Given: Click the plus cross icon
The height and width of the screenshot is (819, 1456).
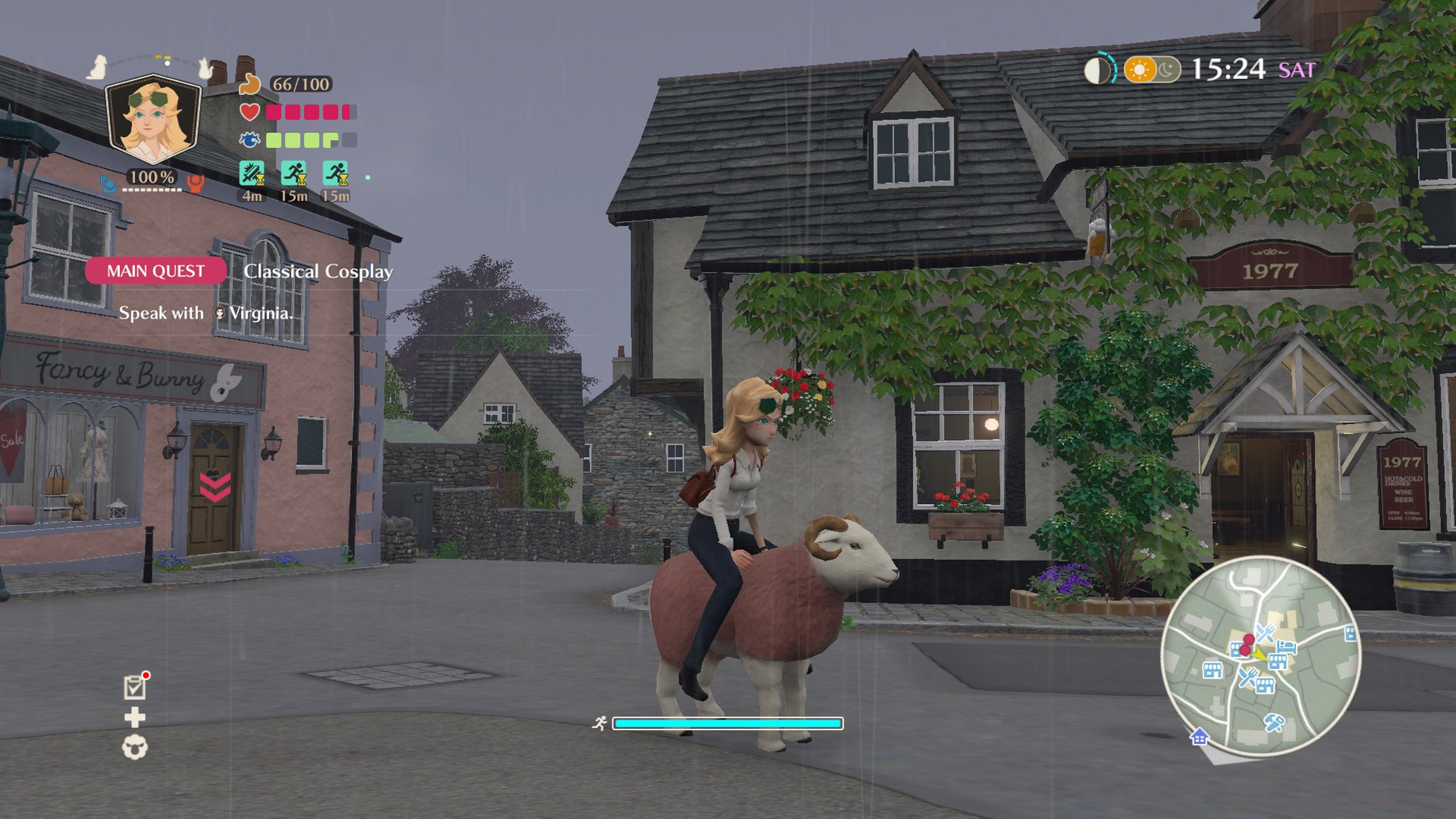Looking at the screenshot, I should click(x=134, y=717).
